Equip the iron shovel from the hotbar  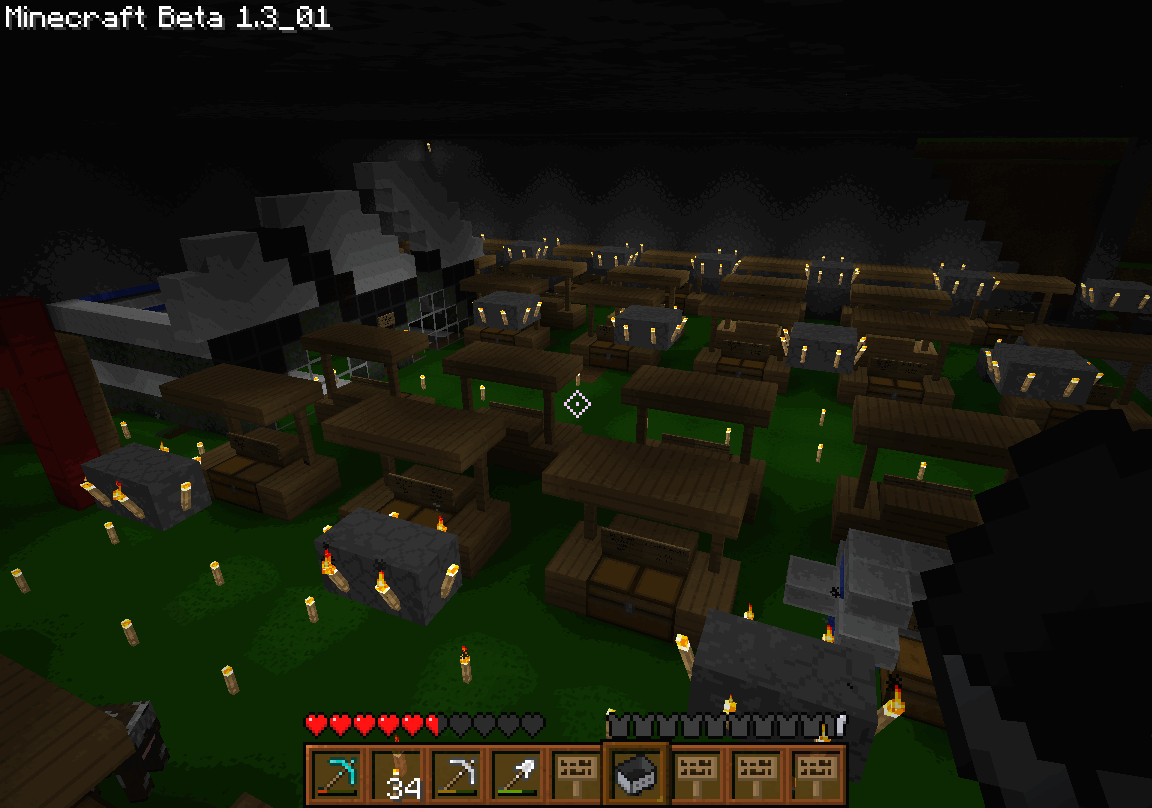pos(515,774)
